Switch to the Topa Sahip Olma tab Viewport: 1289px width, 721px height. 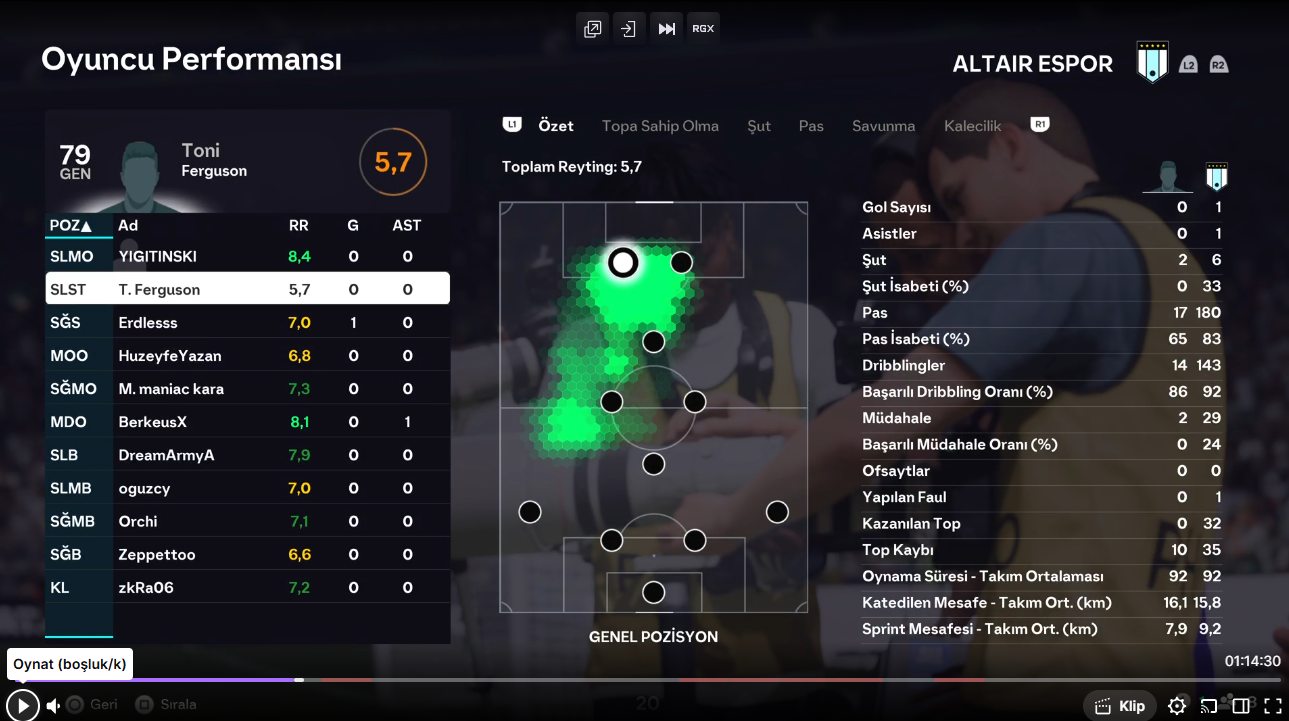[x=660, y=126]
